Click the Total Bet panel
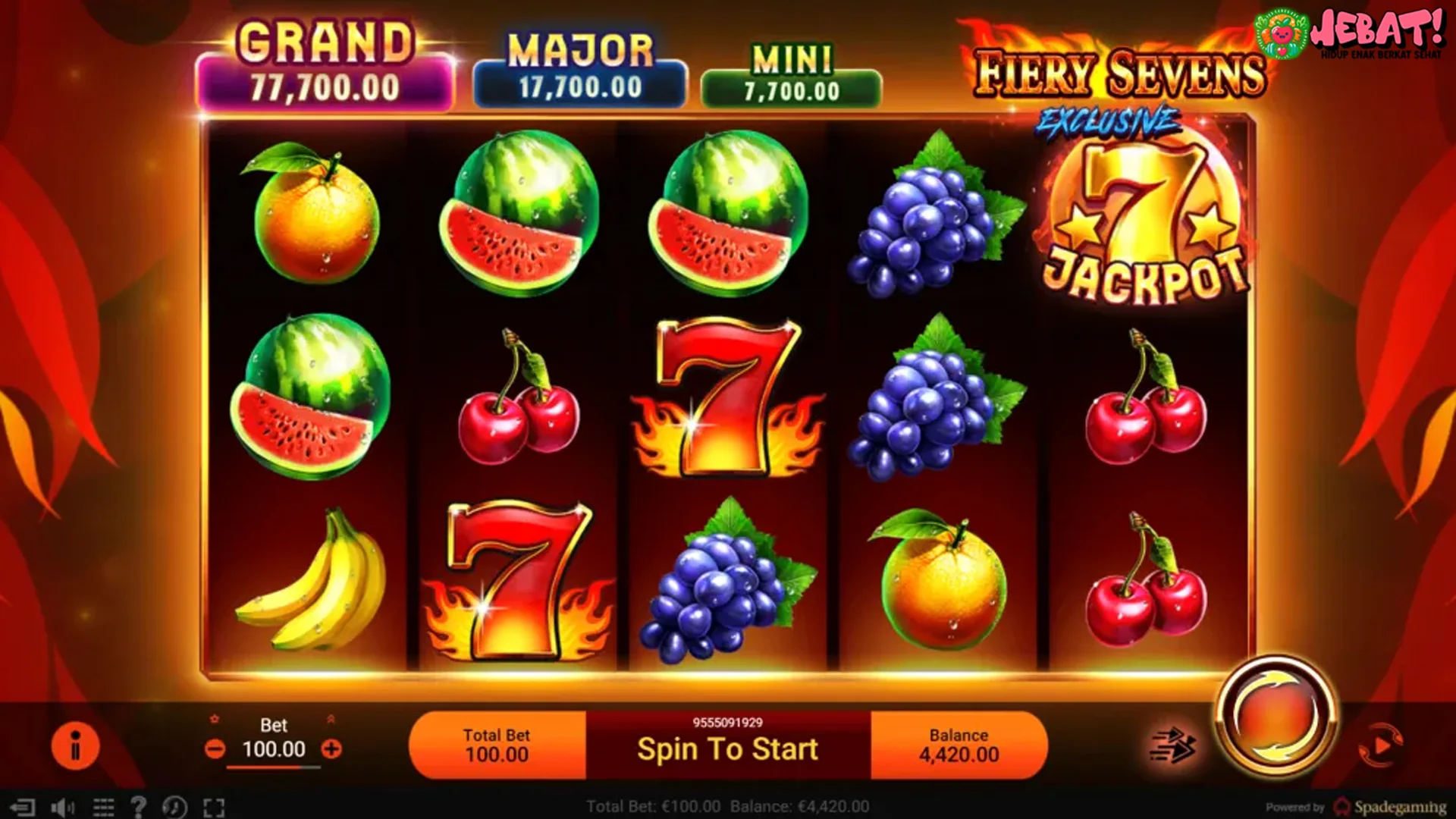Image resolution: width=1456 pixels, height=819 pixels. (x=497, y=745)
